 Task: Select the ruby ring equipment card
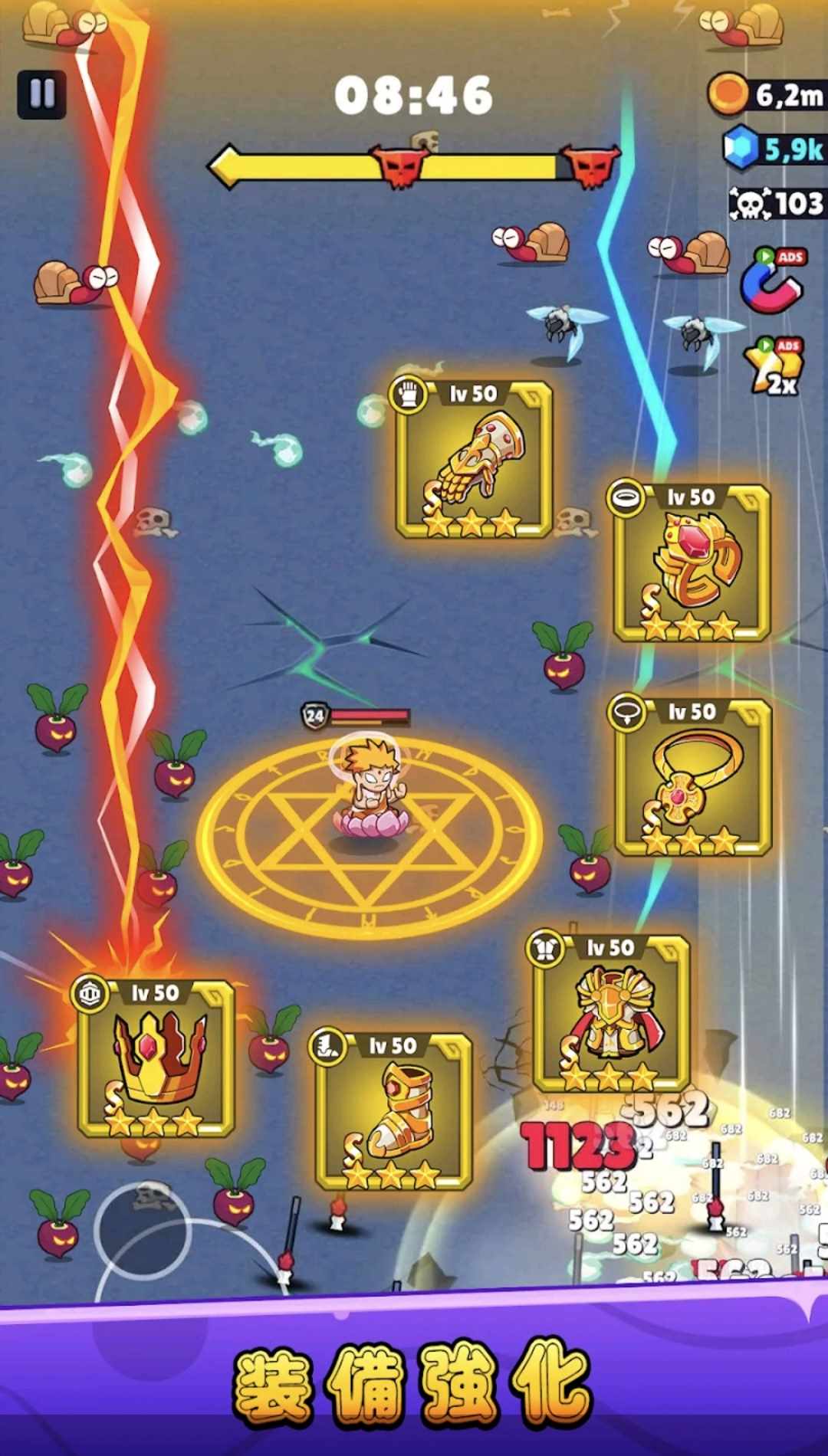(692, 564)
